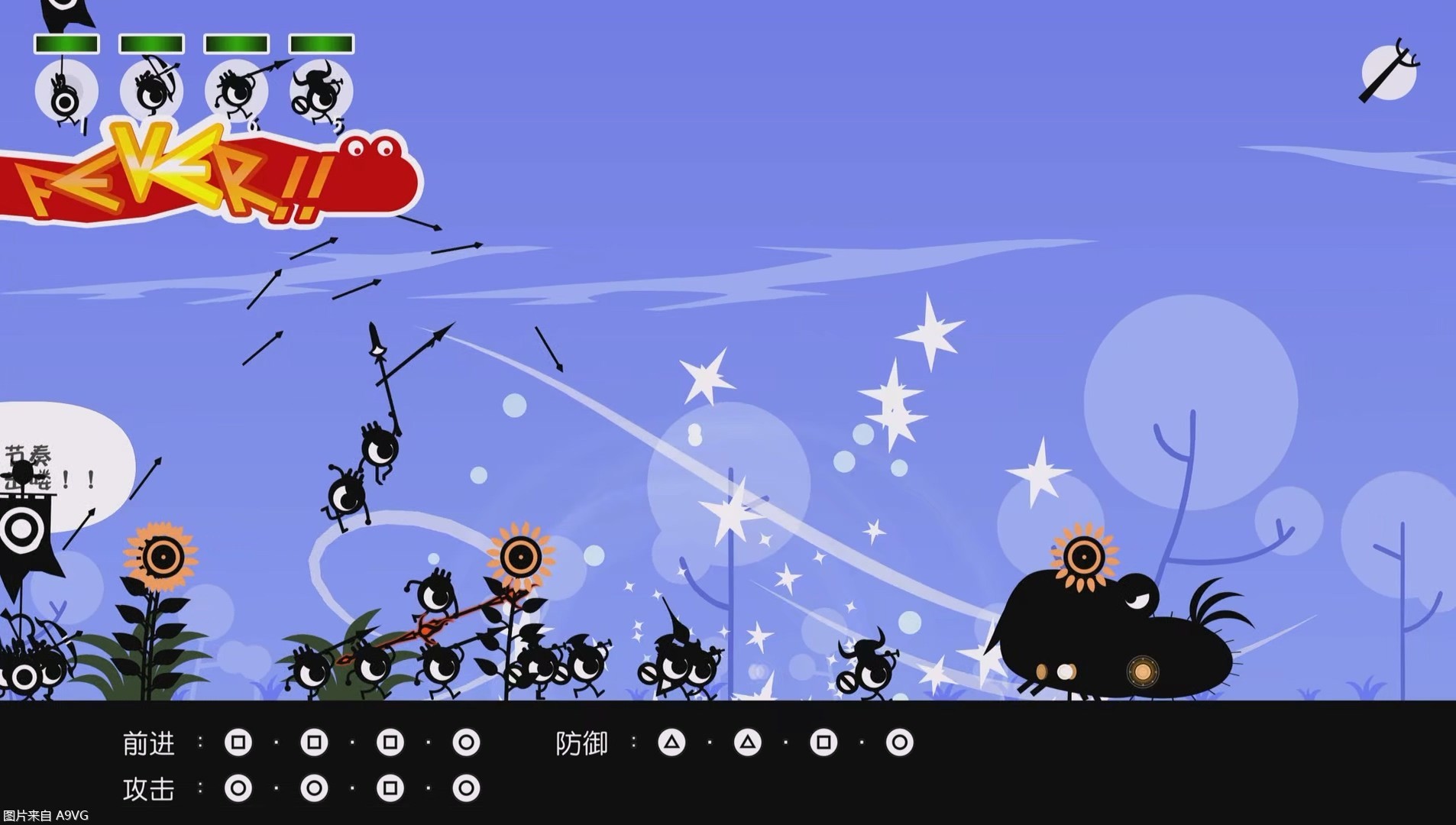
Task: Click the 攻击 attack command label
Action: (x=150, y=789)
